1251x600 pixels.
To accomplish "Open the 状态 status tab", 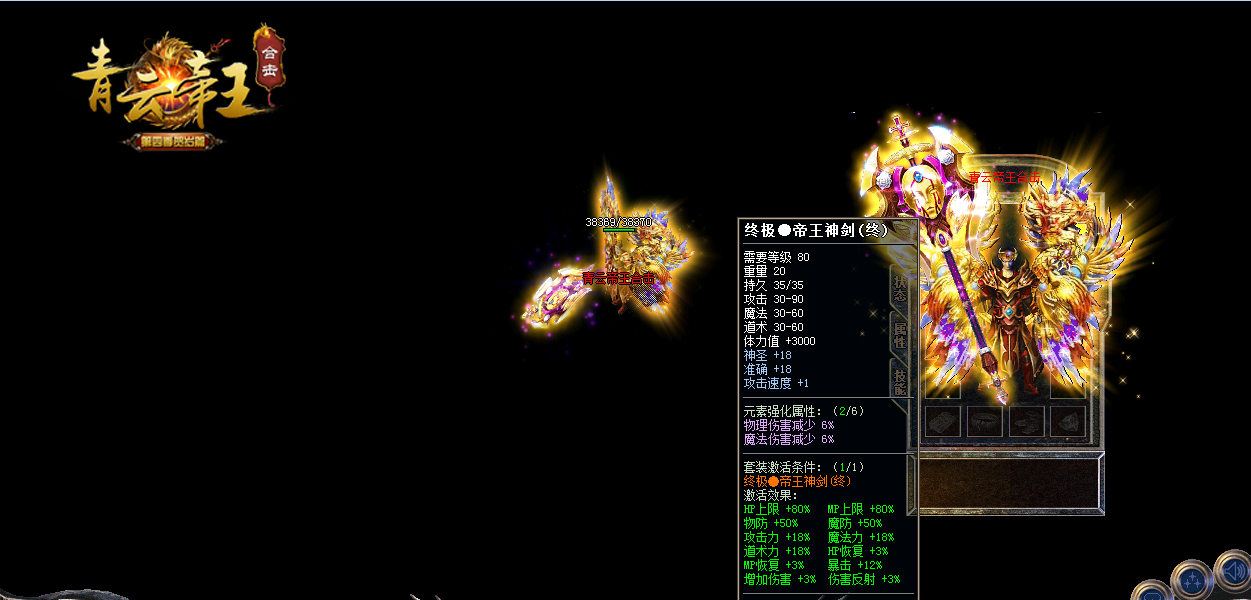I will pos(899,287).
